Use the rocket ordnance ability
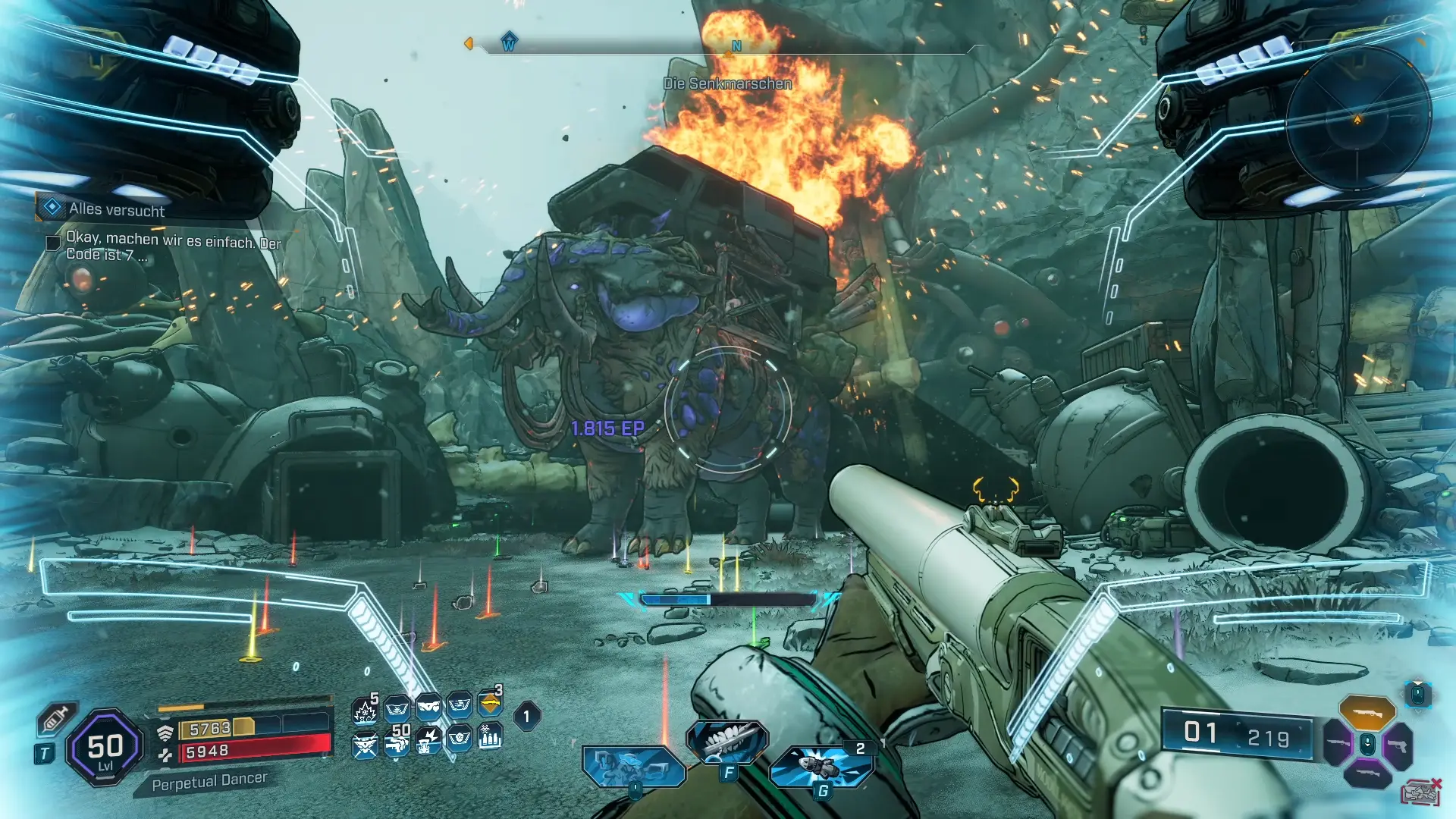This screenshot has width=1456, height=819. tap(821, 766)
